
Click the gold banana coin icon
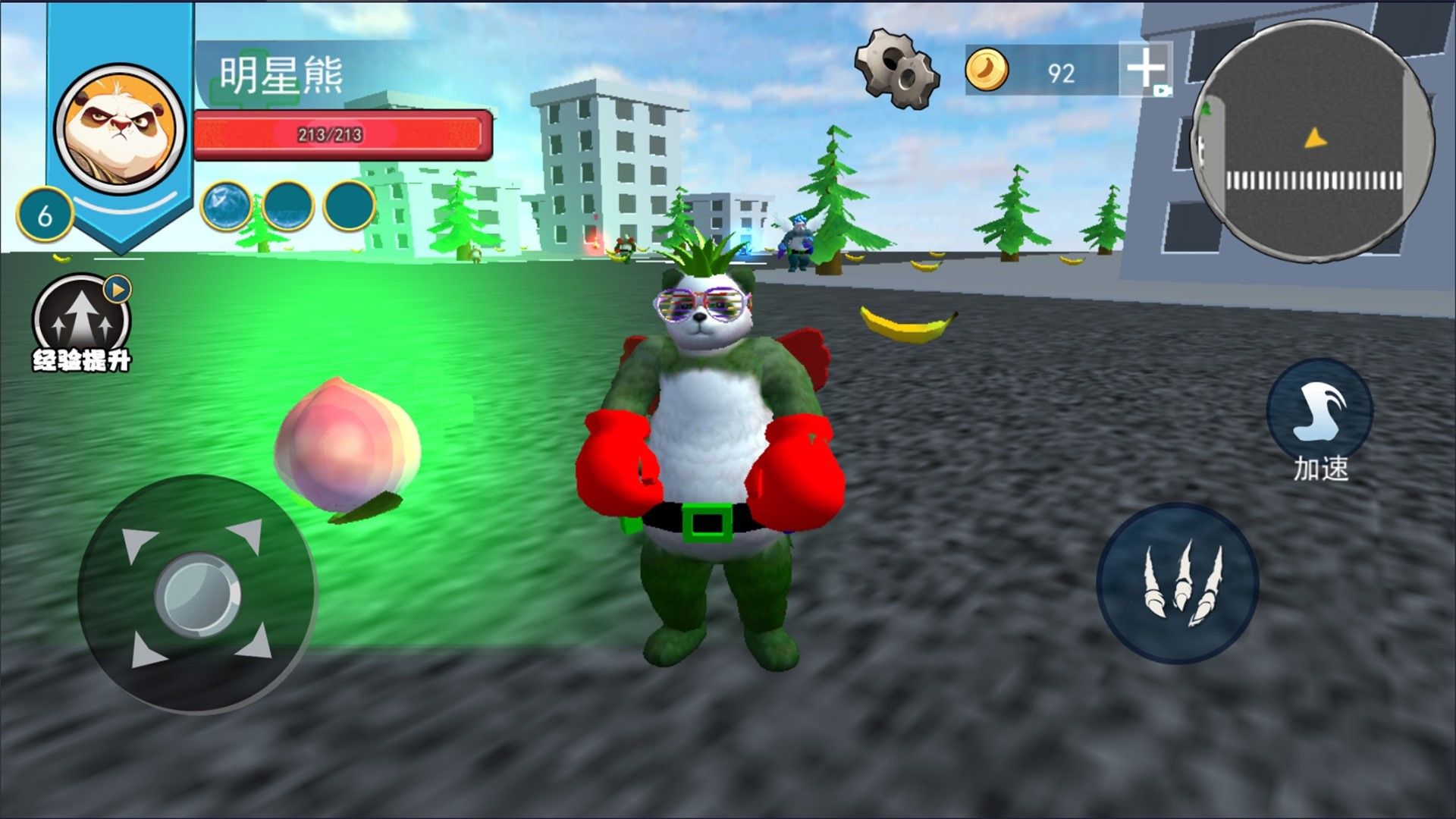[x=987, y=70]
